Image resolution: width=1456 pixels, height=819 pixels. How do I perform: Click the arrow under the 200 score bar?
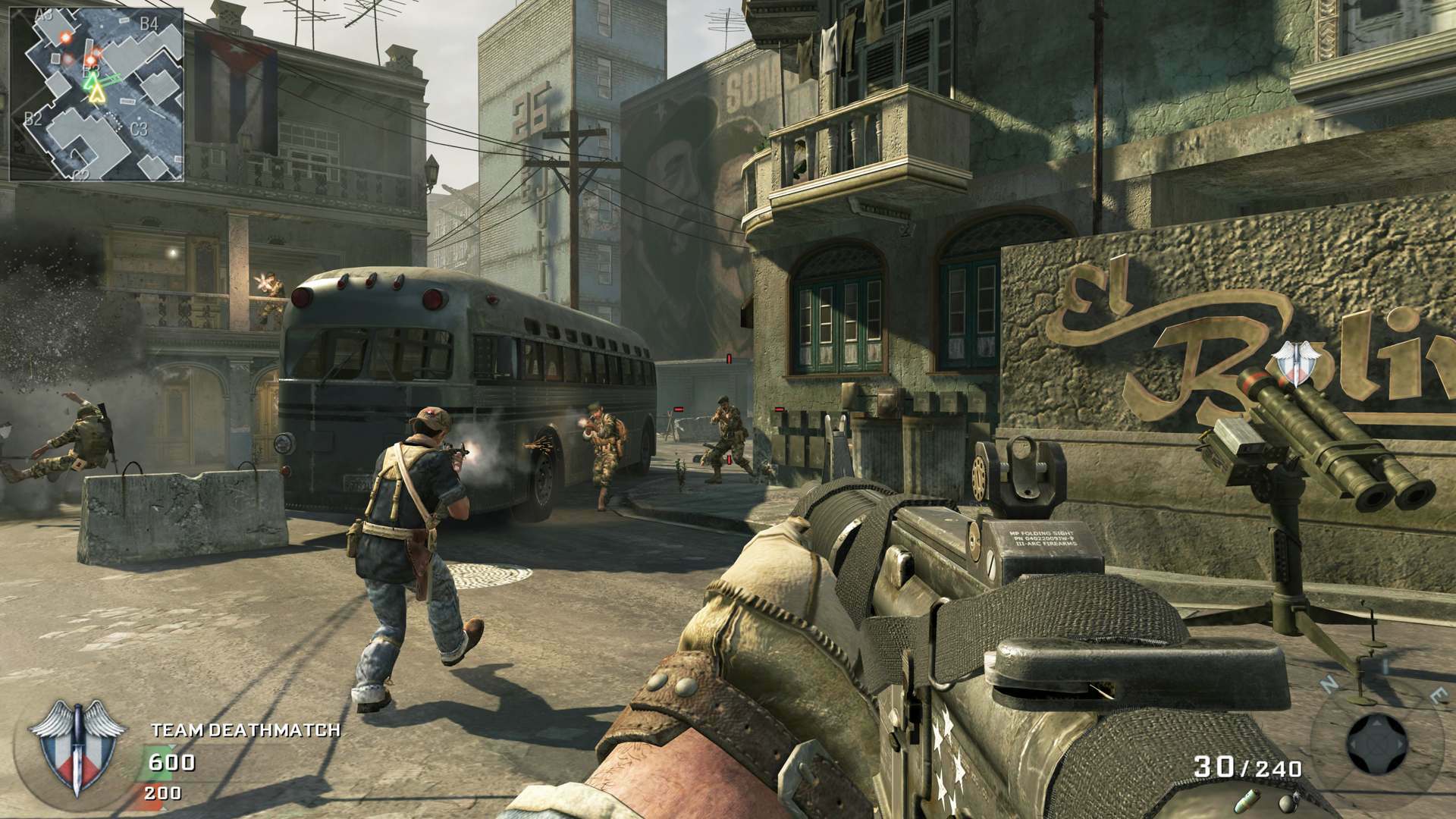164,810
